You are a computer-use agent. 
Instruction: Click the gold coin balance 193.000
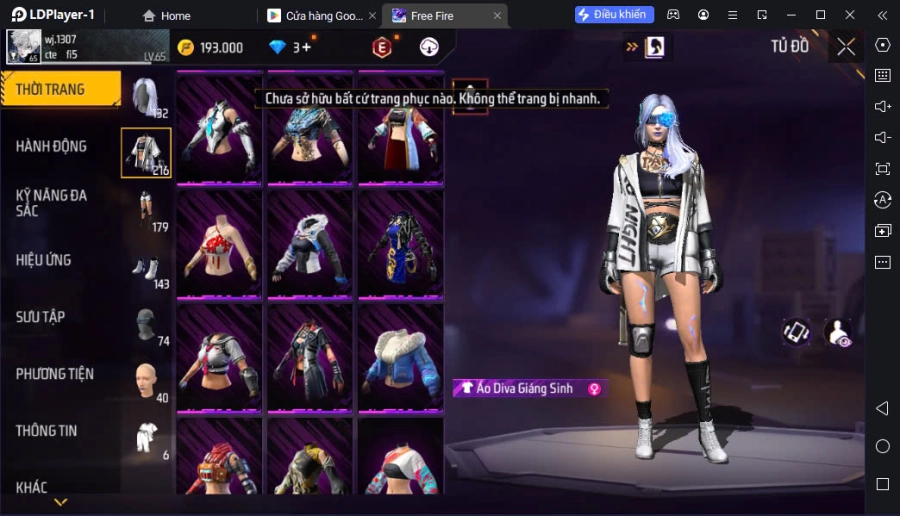coord(211,47)
